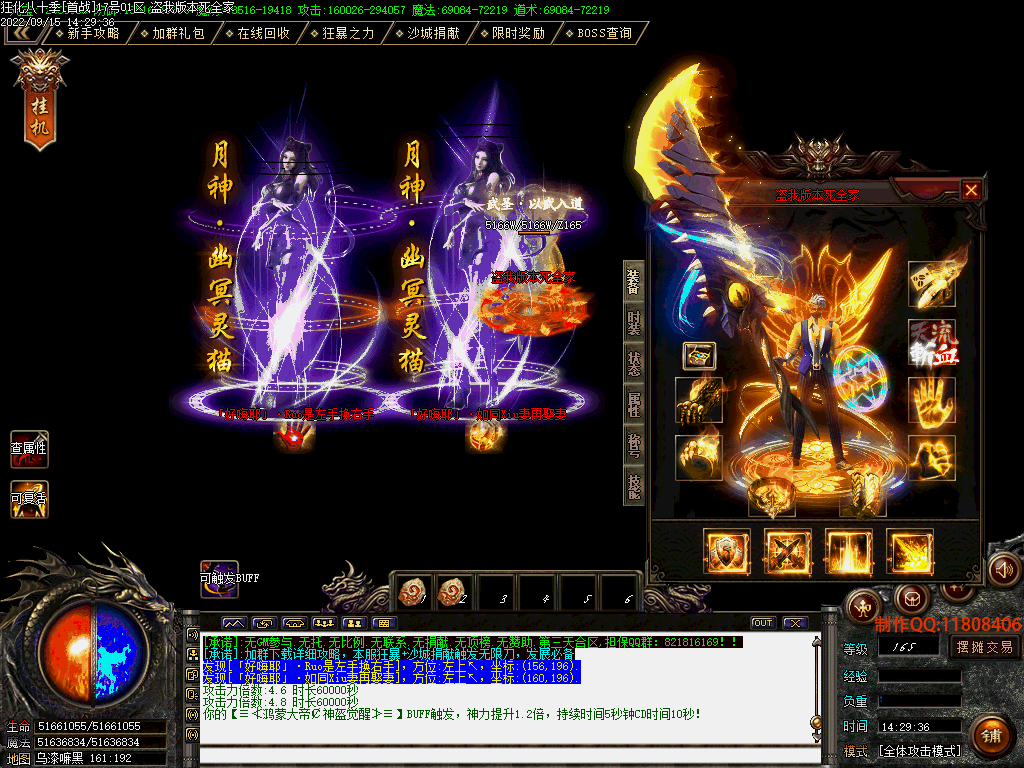Open the 查属性 attribute check icon
Image resolution: width=1024 pixels, height=768 pixels.
29,450
